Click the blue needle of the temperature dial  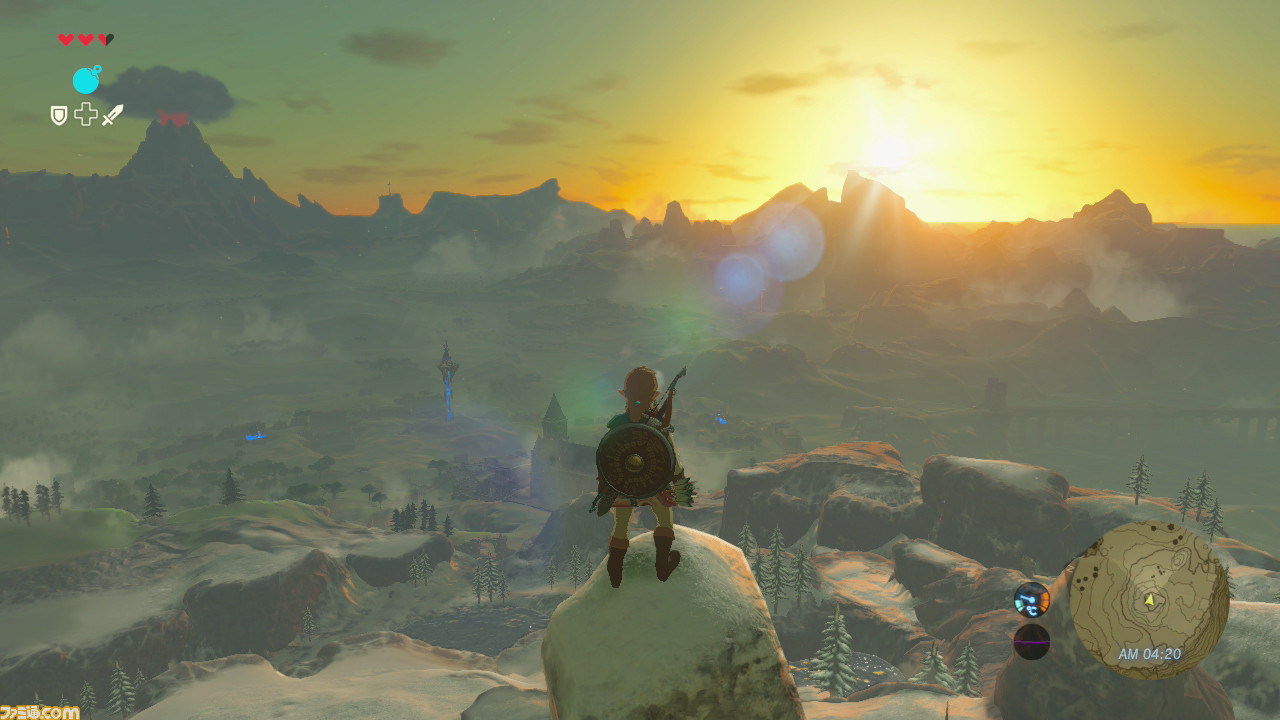tap(1027, 598)
